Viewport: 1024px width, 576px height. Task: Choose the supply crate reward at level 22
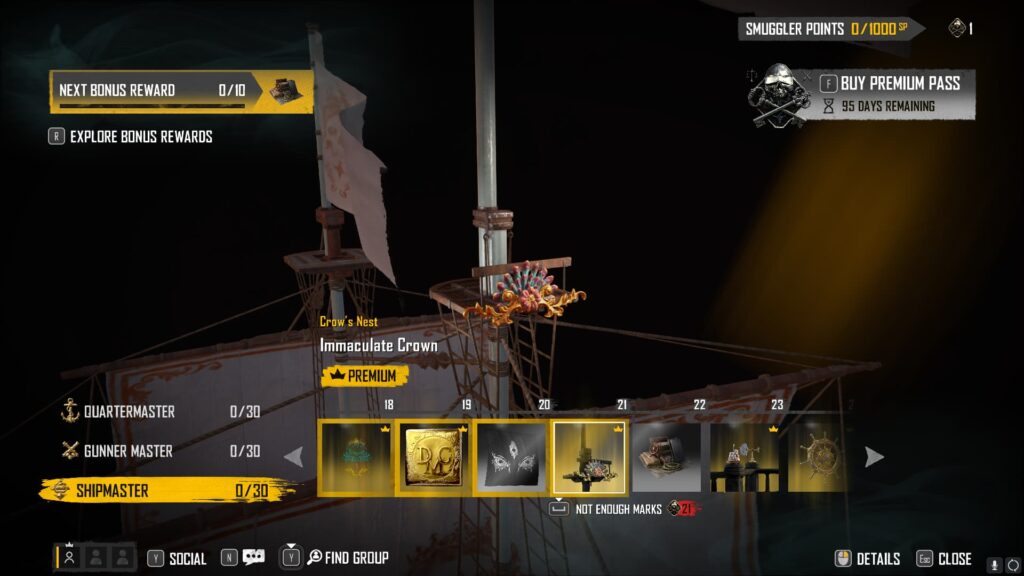[x=667, y=457]
